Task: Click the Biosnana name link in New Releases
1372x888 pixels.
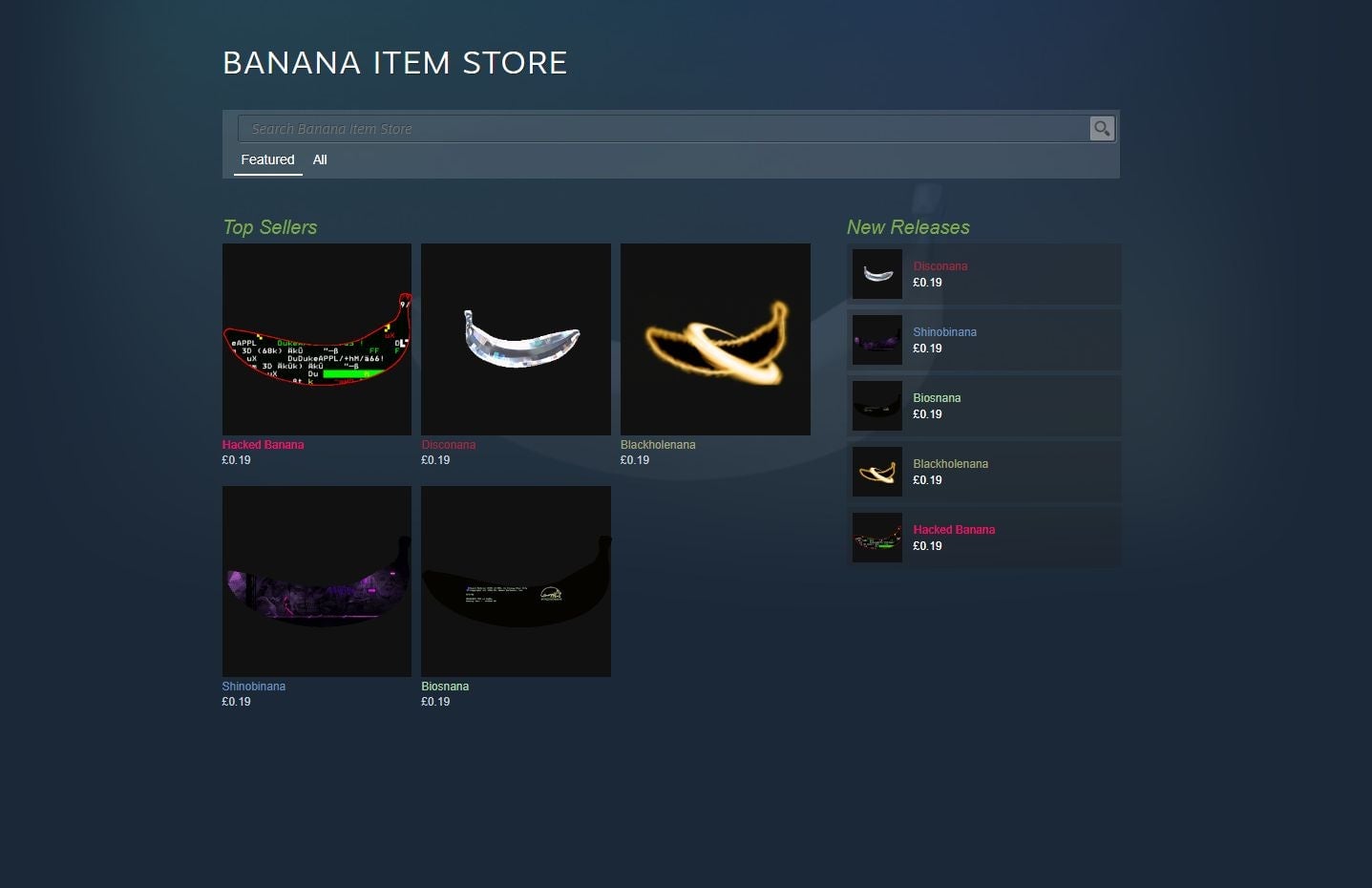Action: (x=937, y=397)
